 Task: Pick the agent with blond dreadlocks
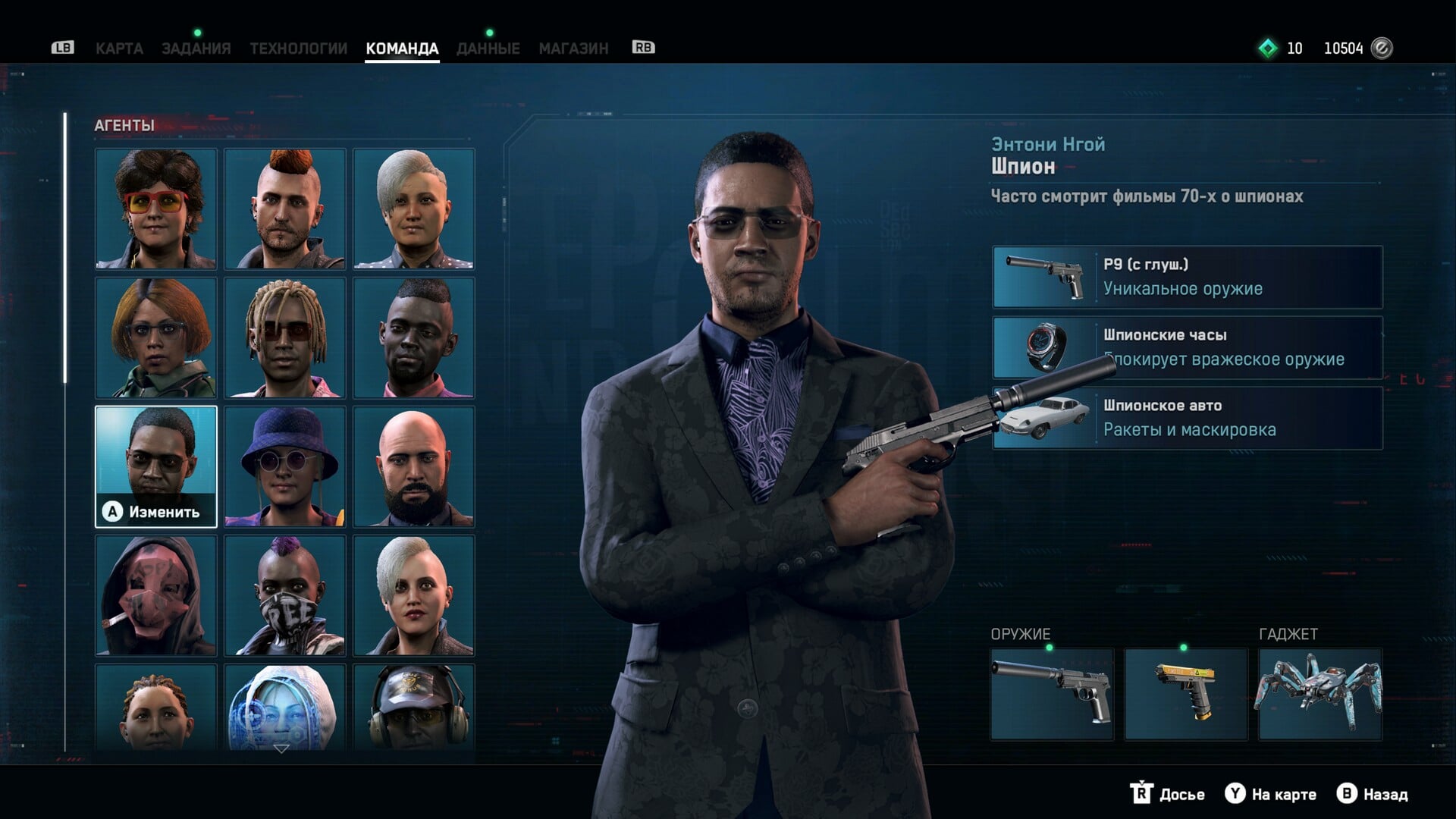(x=285, y=337)
